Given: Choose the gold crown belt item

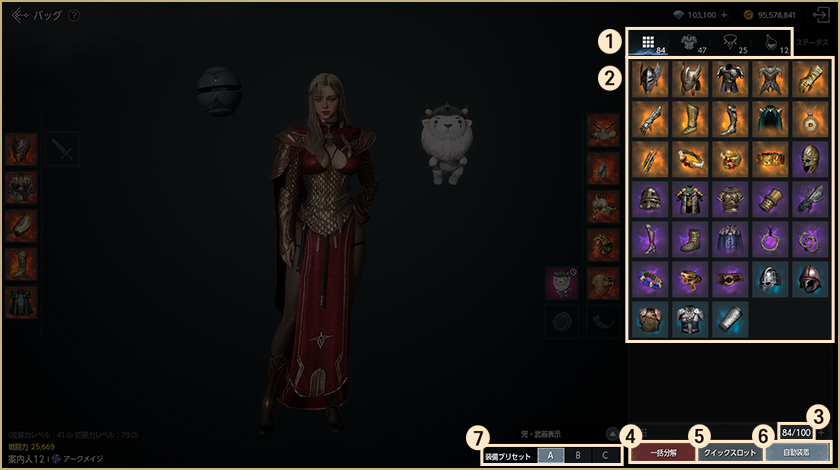Looking at the screenshot, I should pyautogui.click(x=770, y=159).
